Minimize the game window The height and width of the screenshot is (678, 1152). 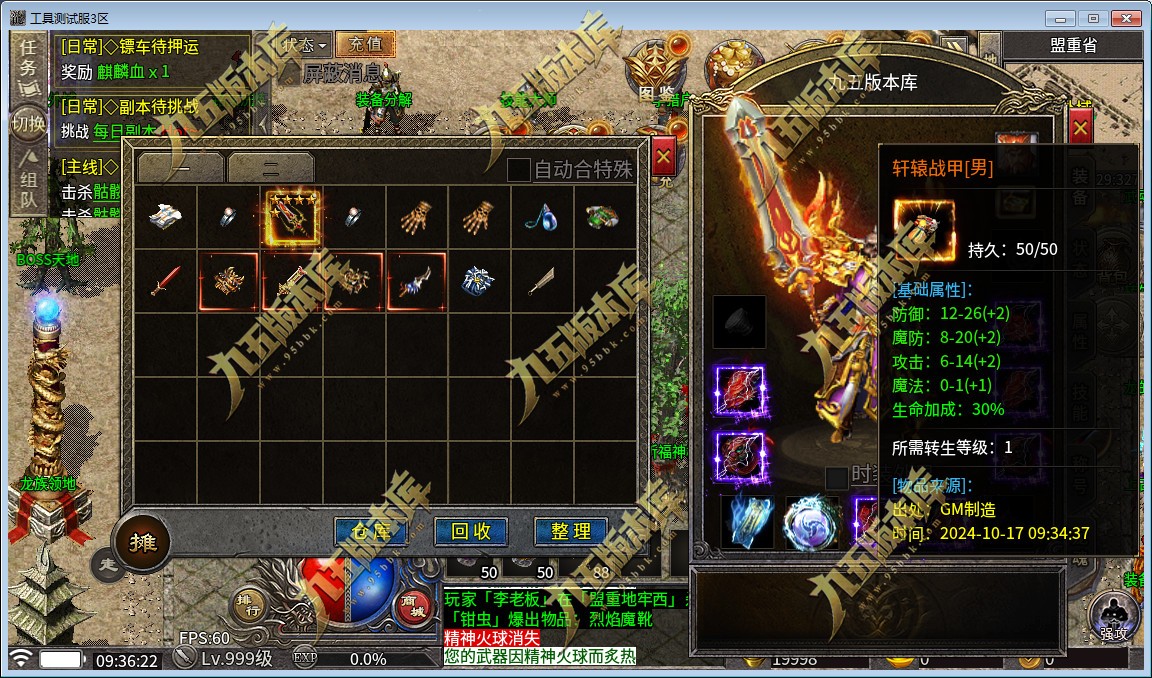tap(1062, 18)
